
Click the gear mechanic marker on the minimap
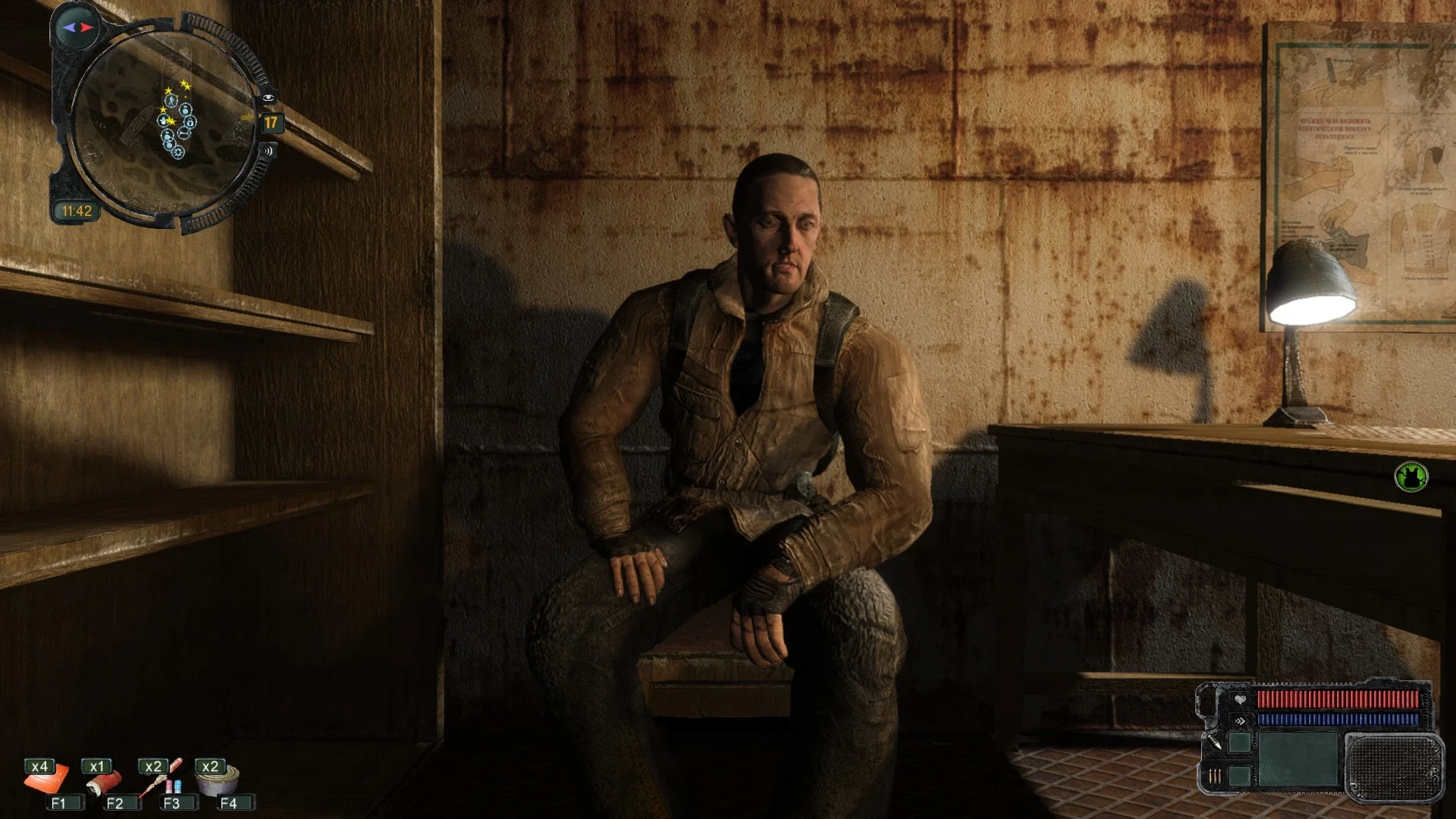click(x=178, y=152)
